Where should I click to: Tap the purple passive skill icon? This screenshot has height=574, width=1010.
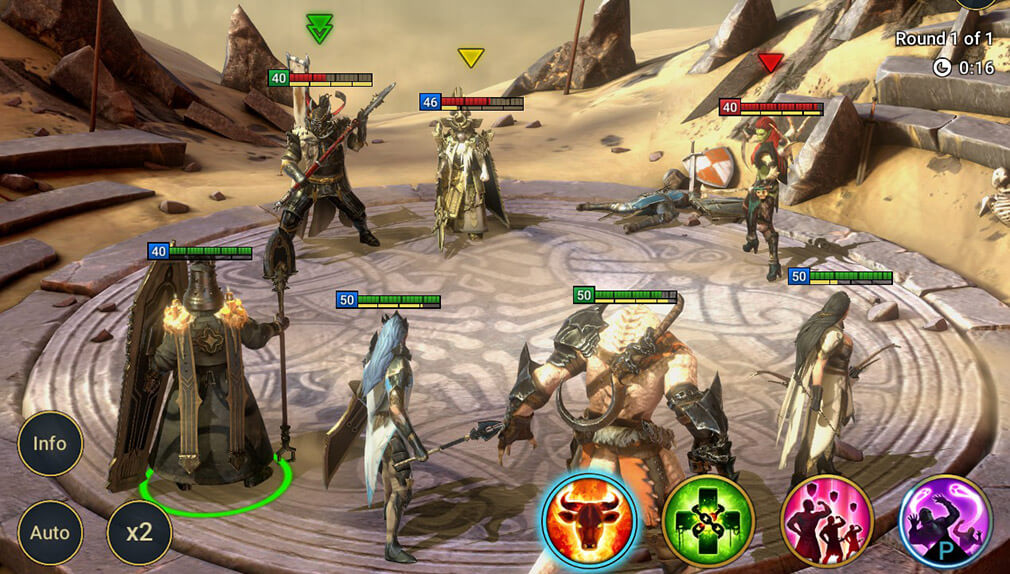tap(946, 521)
